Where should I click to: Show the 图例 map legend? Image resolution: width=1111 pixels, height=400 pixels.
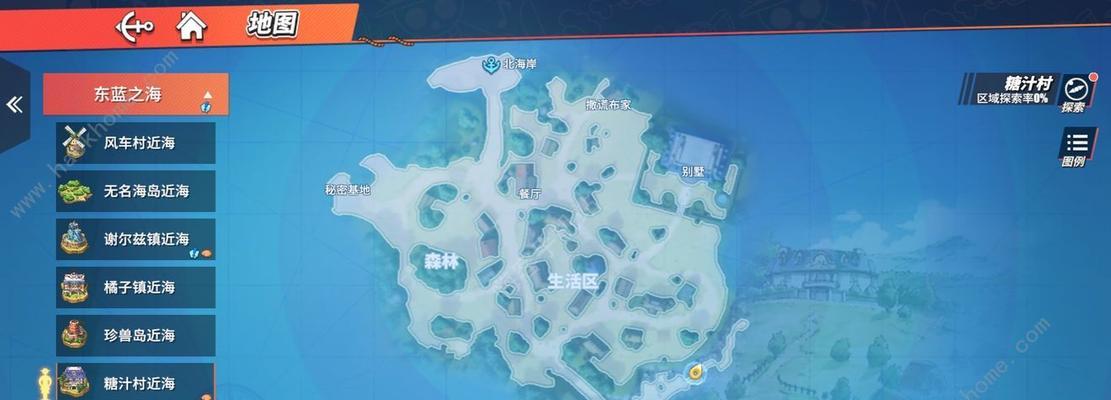tap(1075, 147)
